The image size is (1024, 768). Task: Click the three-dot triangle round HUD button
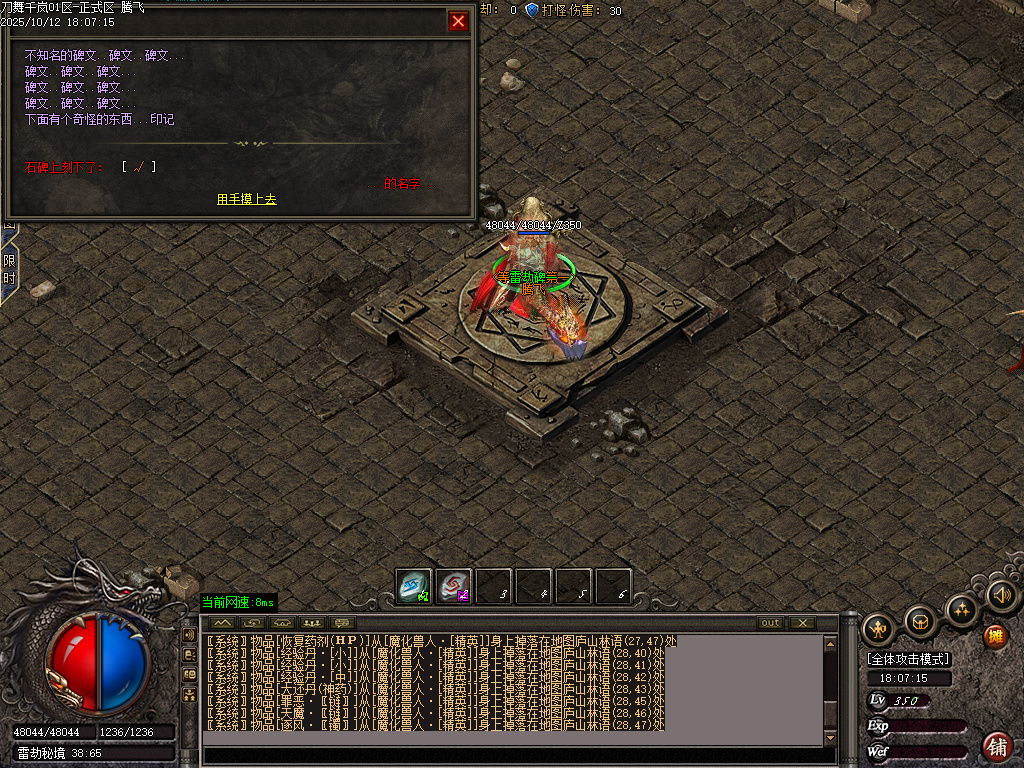pos(962,609)
